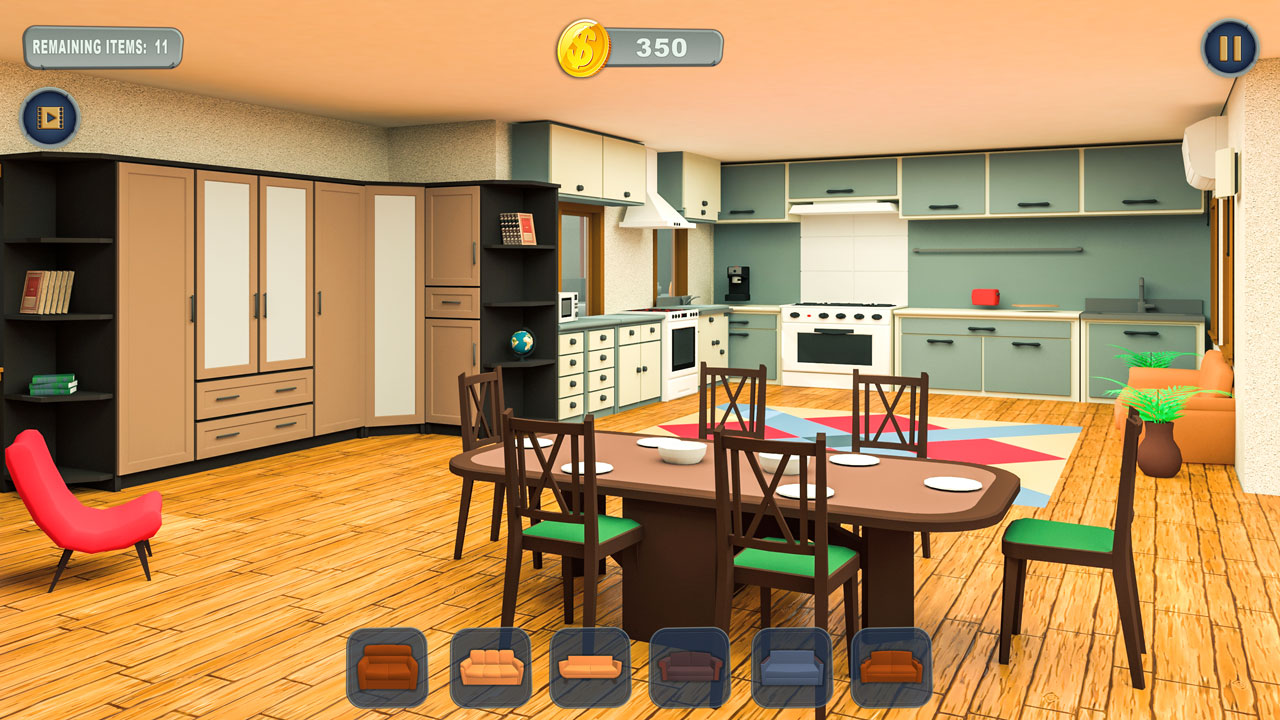Click the kitchen sink faucet
The width and height of the screenshot is (1280, 720).
(x=1142, y=292)
